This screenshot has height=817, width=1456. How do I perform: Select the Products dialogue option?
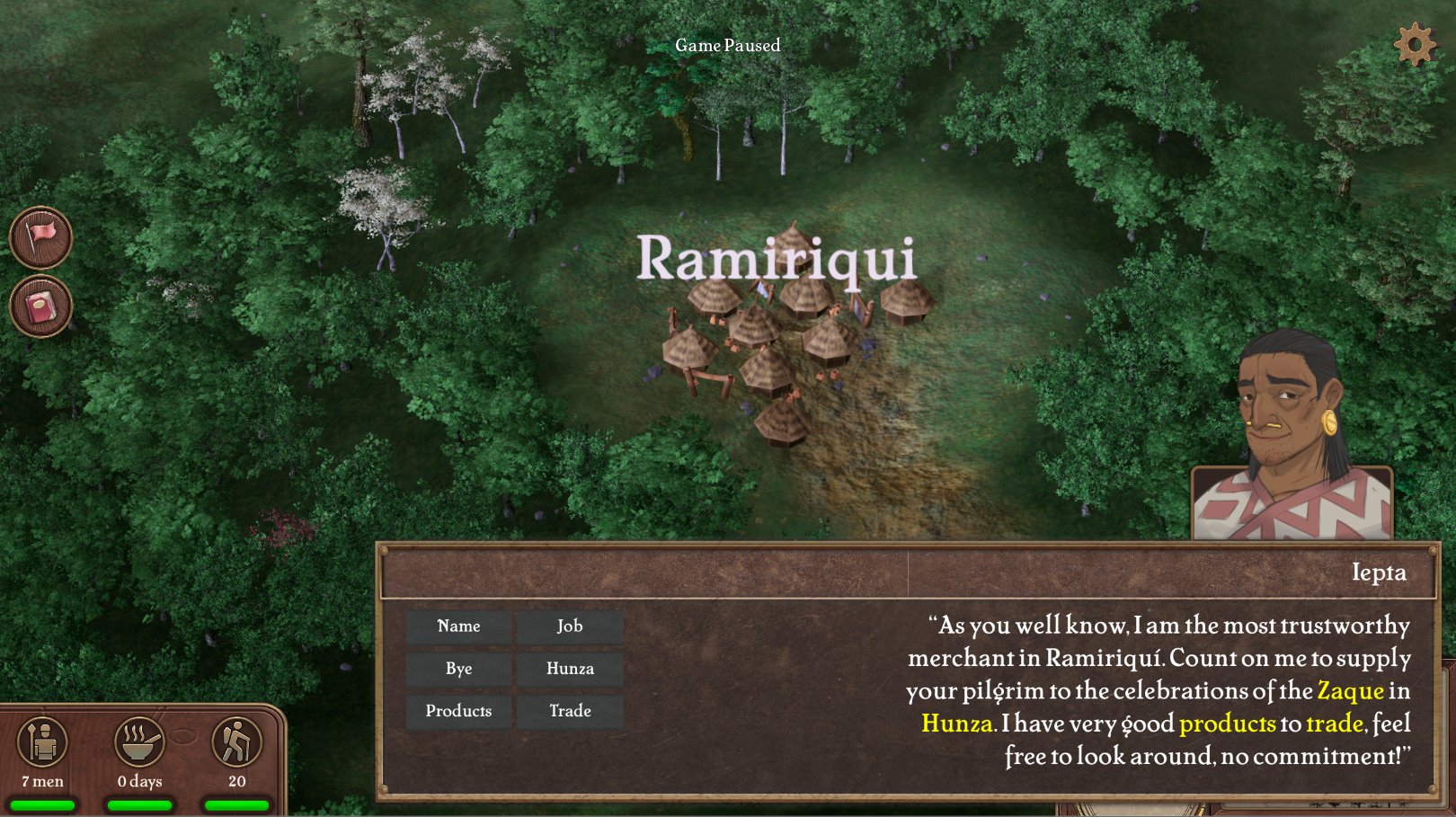click(458, 711)
